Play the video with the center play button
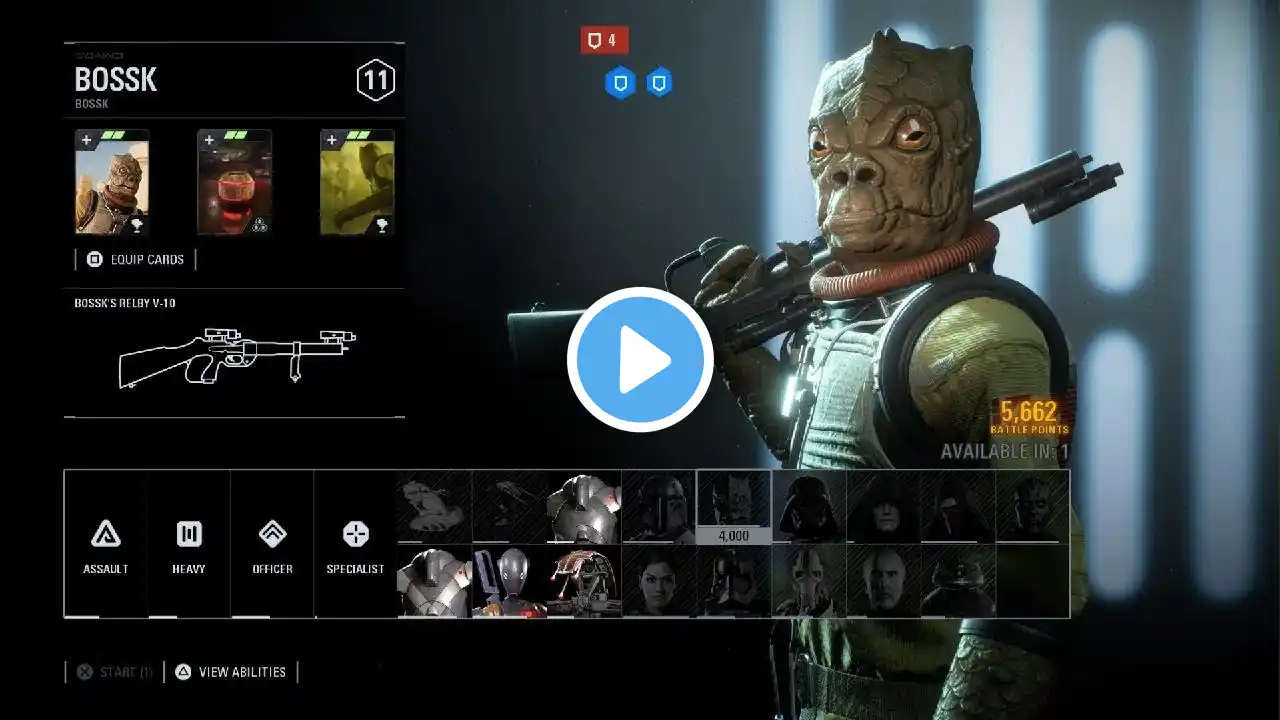 [x=640, y=360]
